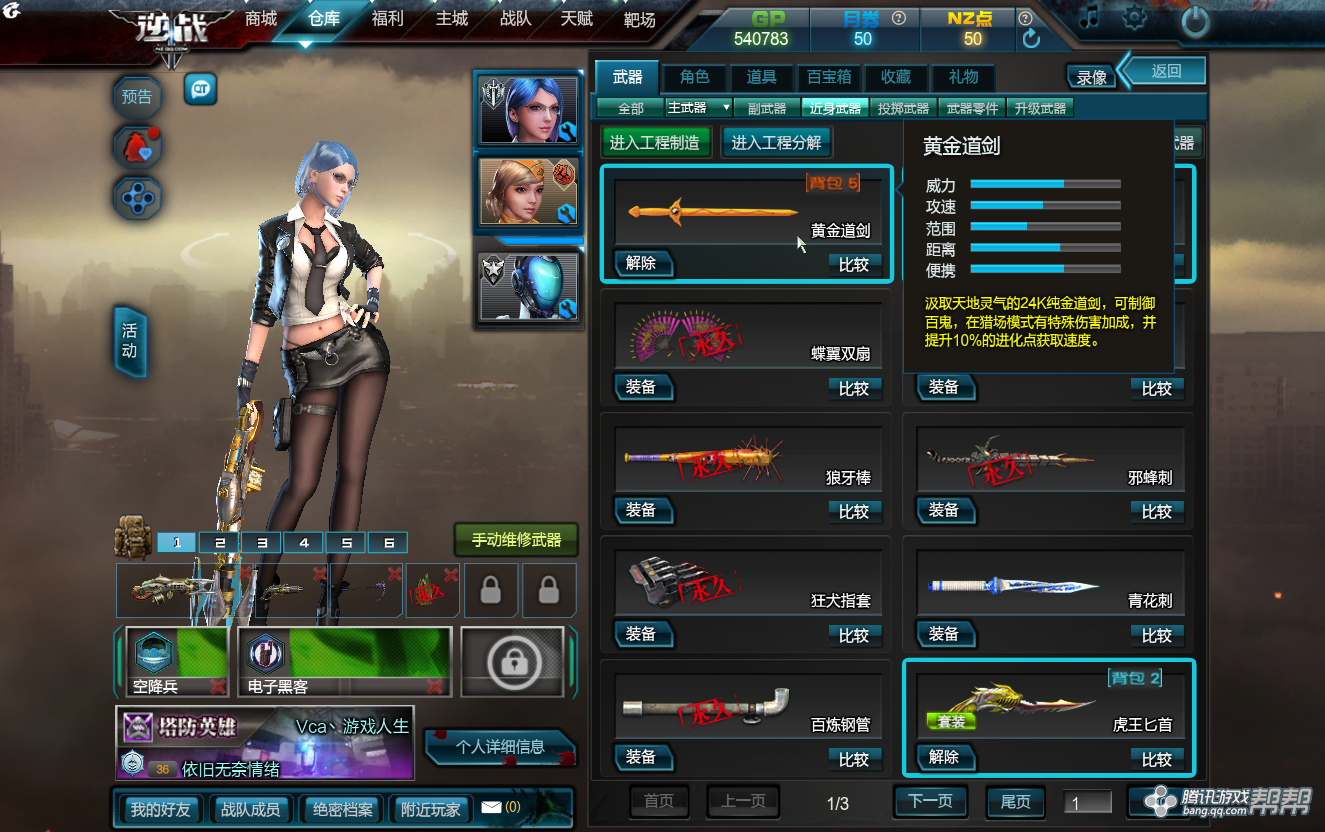Equip the 百炼钢管 steel pipe
The height and width of the screenshot is (832, 1325).
(x=642, y=757)
